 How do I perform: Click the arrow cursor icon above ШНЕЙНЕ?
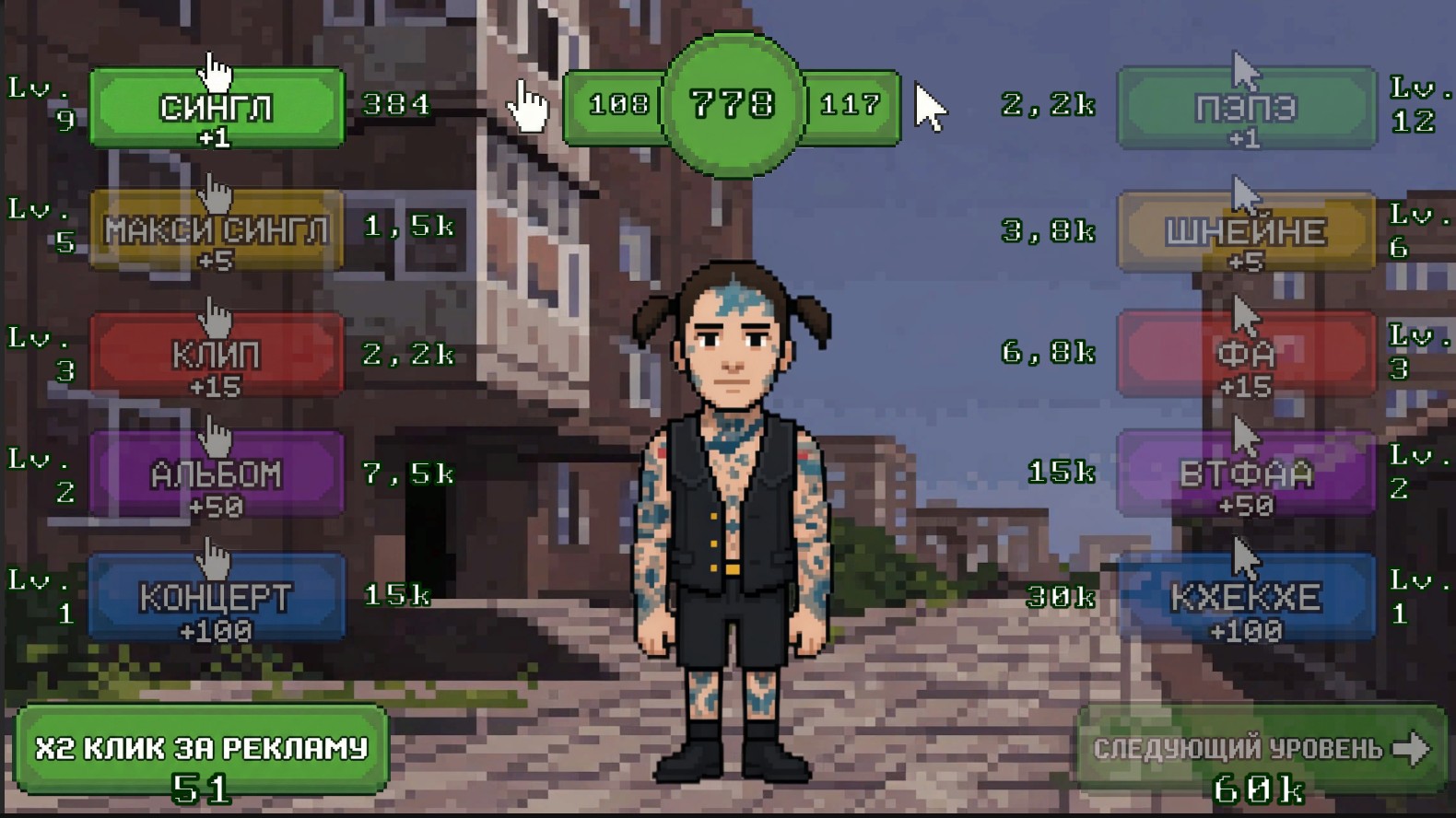tap(1246, 193)
